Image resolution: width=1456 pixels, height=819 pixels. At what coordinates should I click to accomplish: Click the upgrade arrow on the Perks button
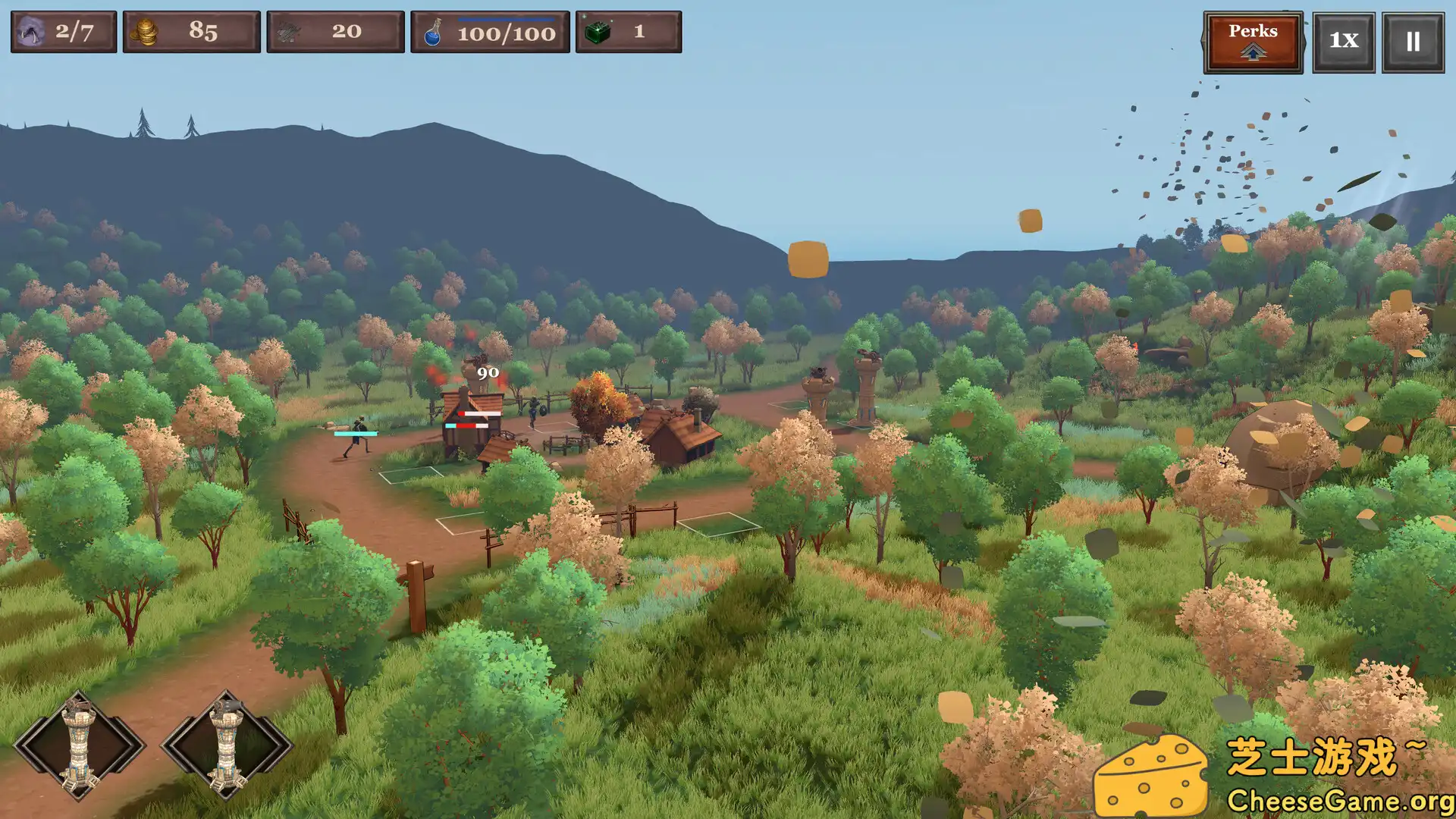click(x=1253, y=52)
